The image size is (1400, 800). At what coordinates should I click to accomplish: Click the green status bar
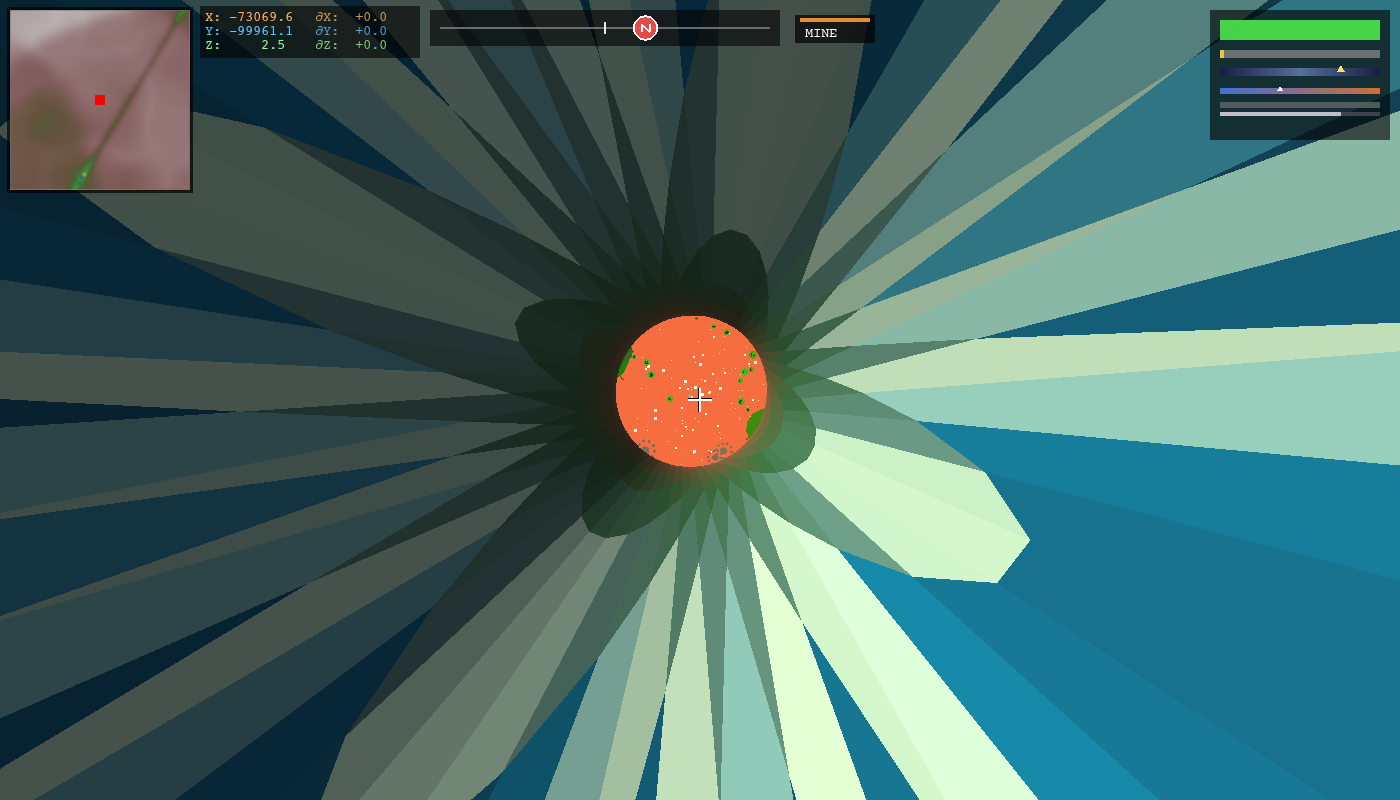click(x=1299, y=30)
